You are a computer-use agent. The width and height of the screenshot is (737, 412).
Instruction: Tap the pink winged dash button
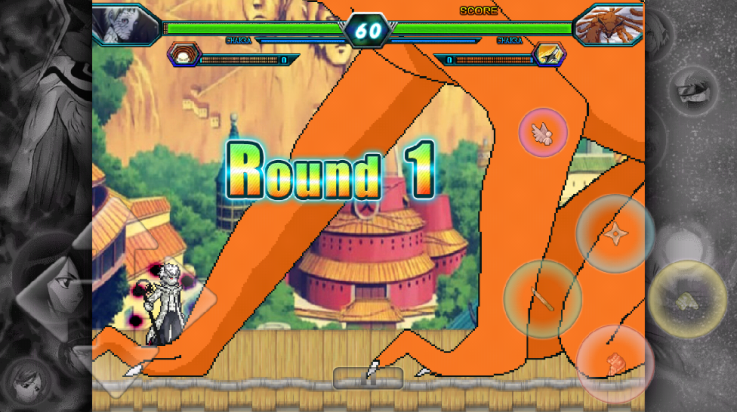(x=543, y=132)
